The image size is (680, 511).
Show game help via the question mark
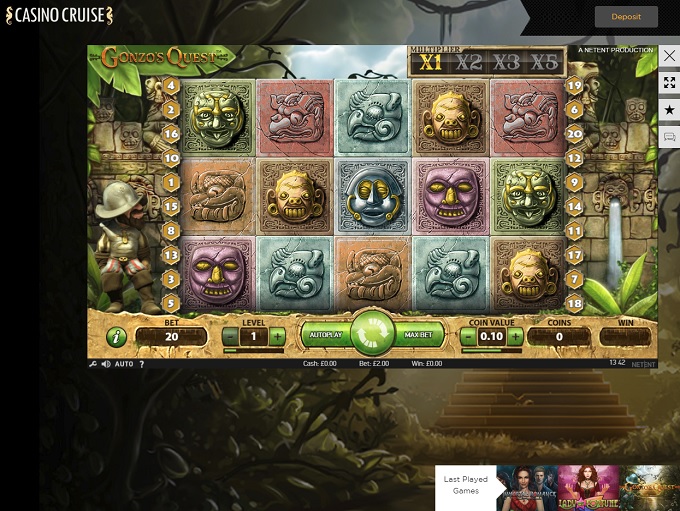coord(141,364)
